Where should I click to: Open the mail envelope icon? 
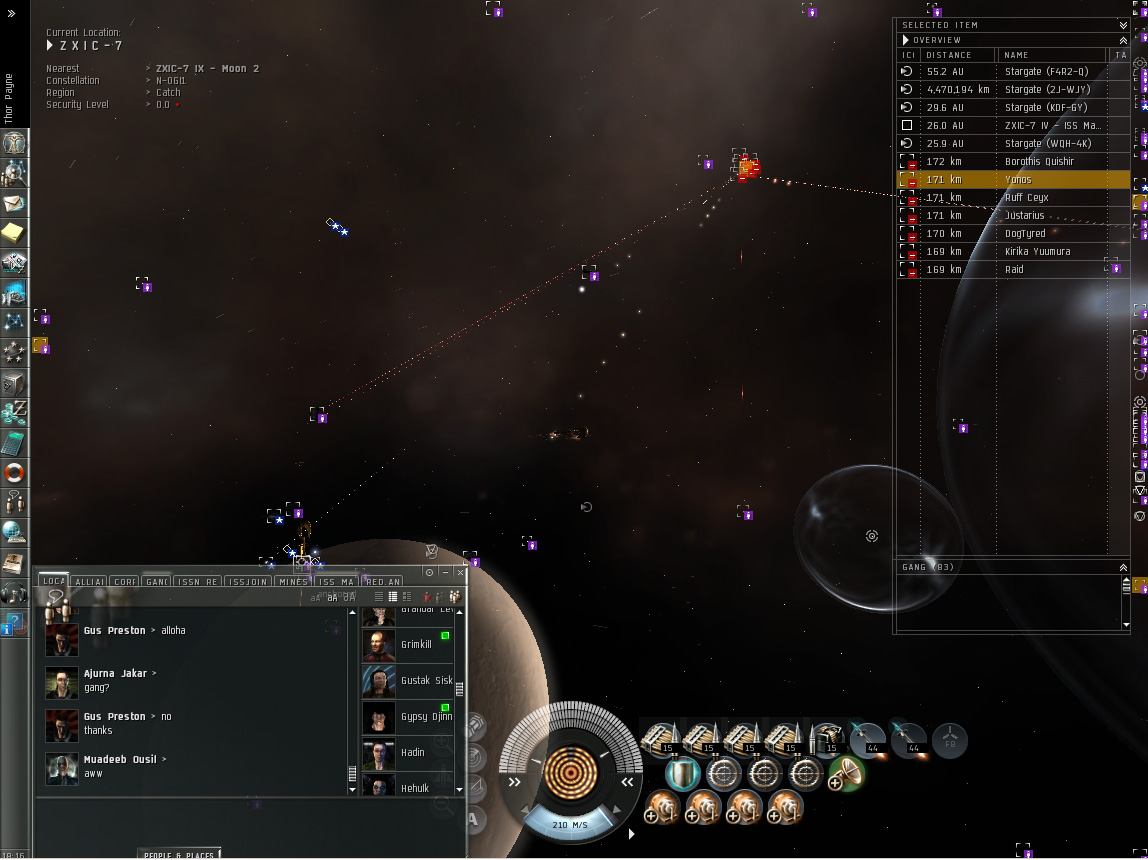14,203
